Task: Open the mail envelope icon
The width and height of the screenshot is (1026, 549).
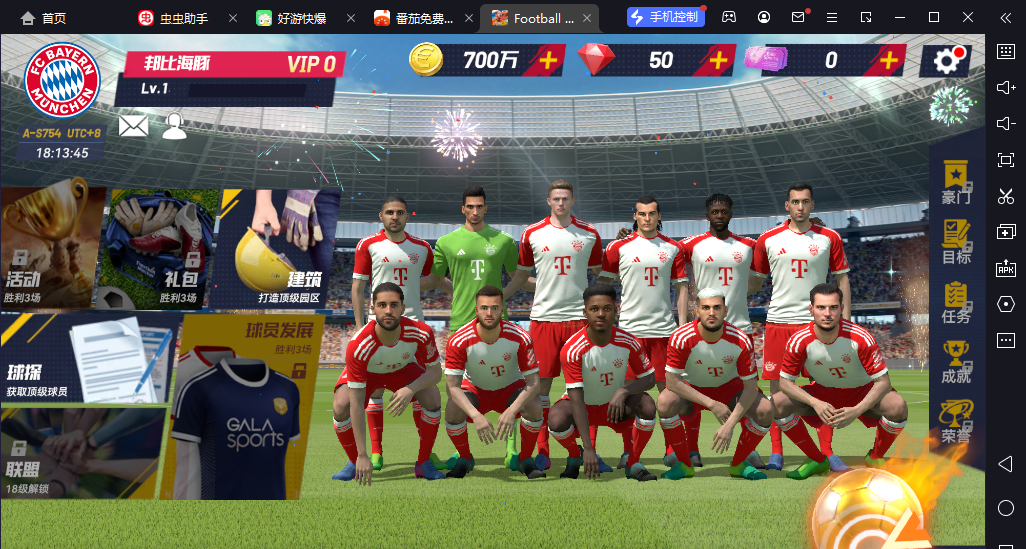Action: 133,125
